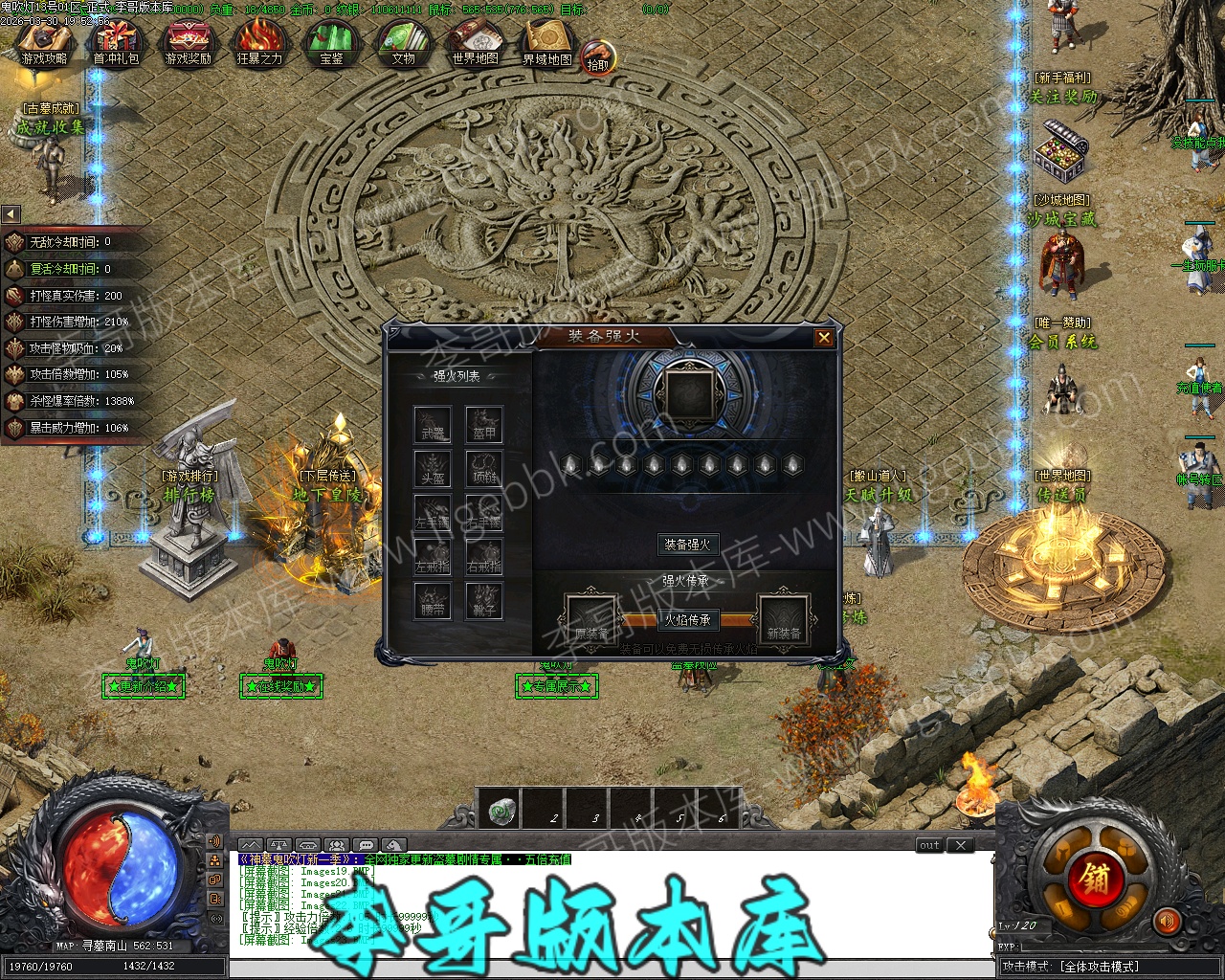Pick the 项链 necklace slot
1225x980 pixels.
(x=484, y=469)
